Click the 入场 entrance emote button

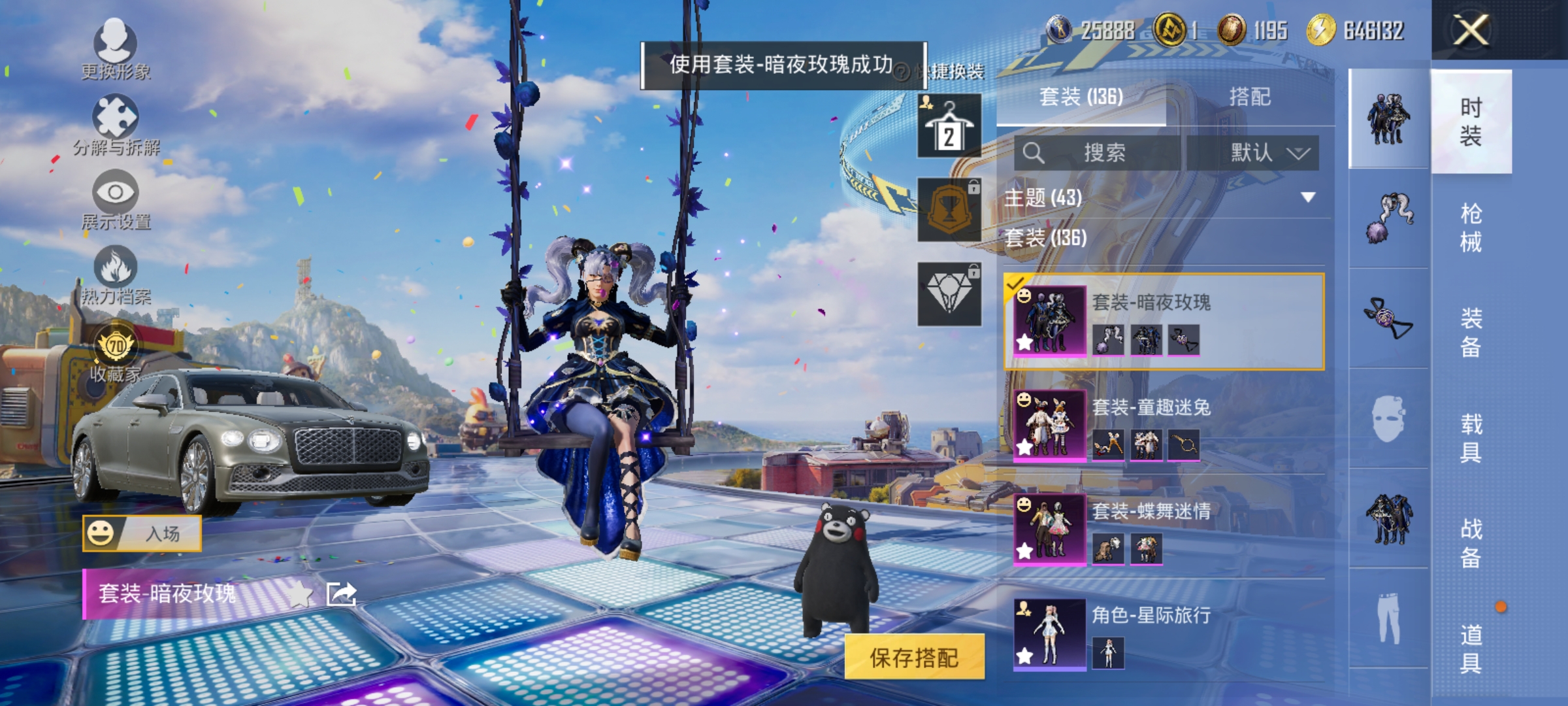pyautogui.click(x=141, y=533)
